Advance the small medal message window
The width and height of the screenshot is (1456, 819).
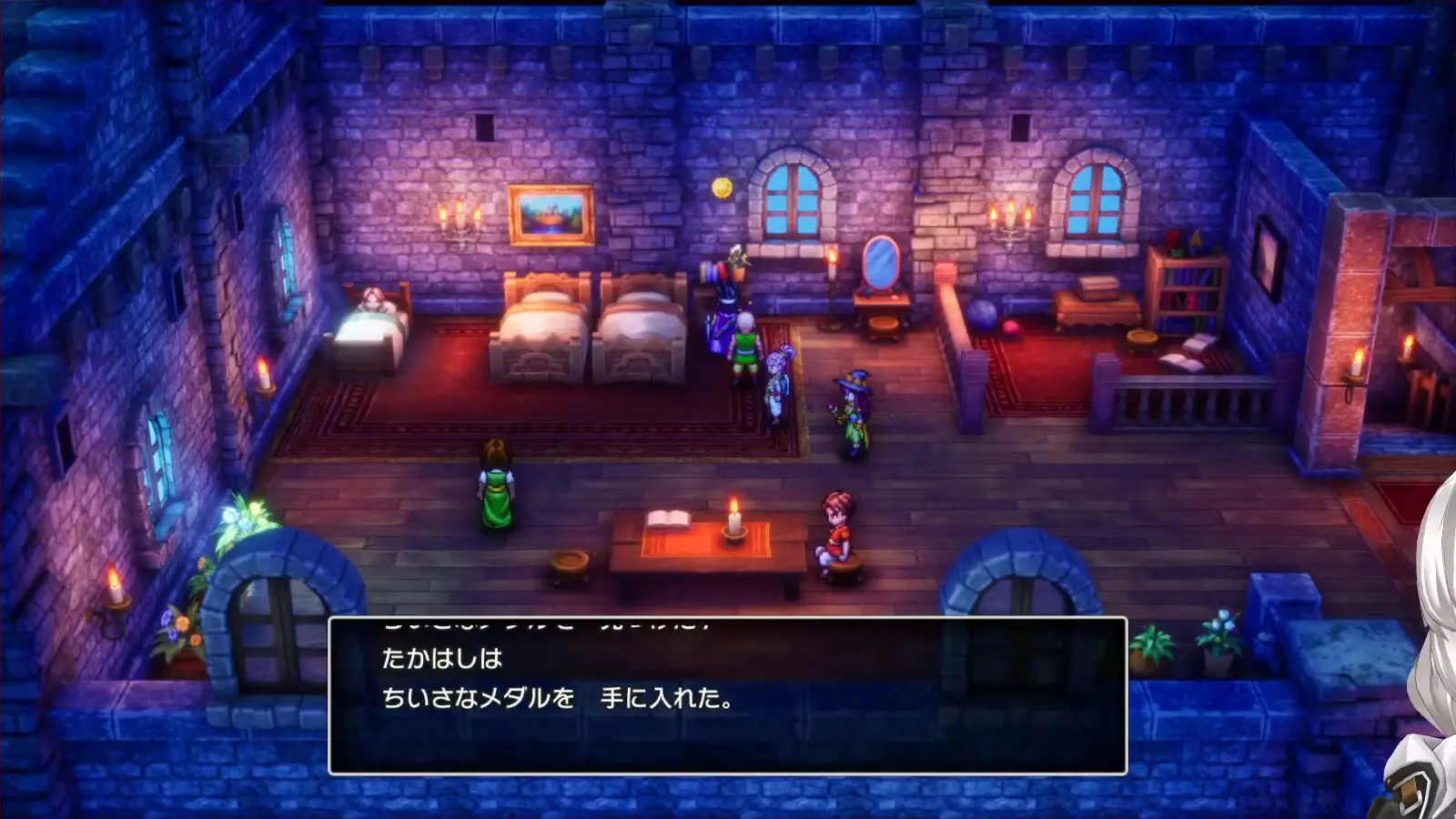point(727,696)
